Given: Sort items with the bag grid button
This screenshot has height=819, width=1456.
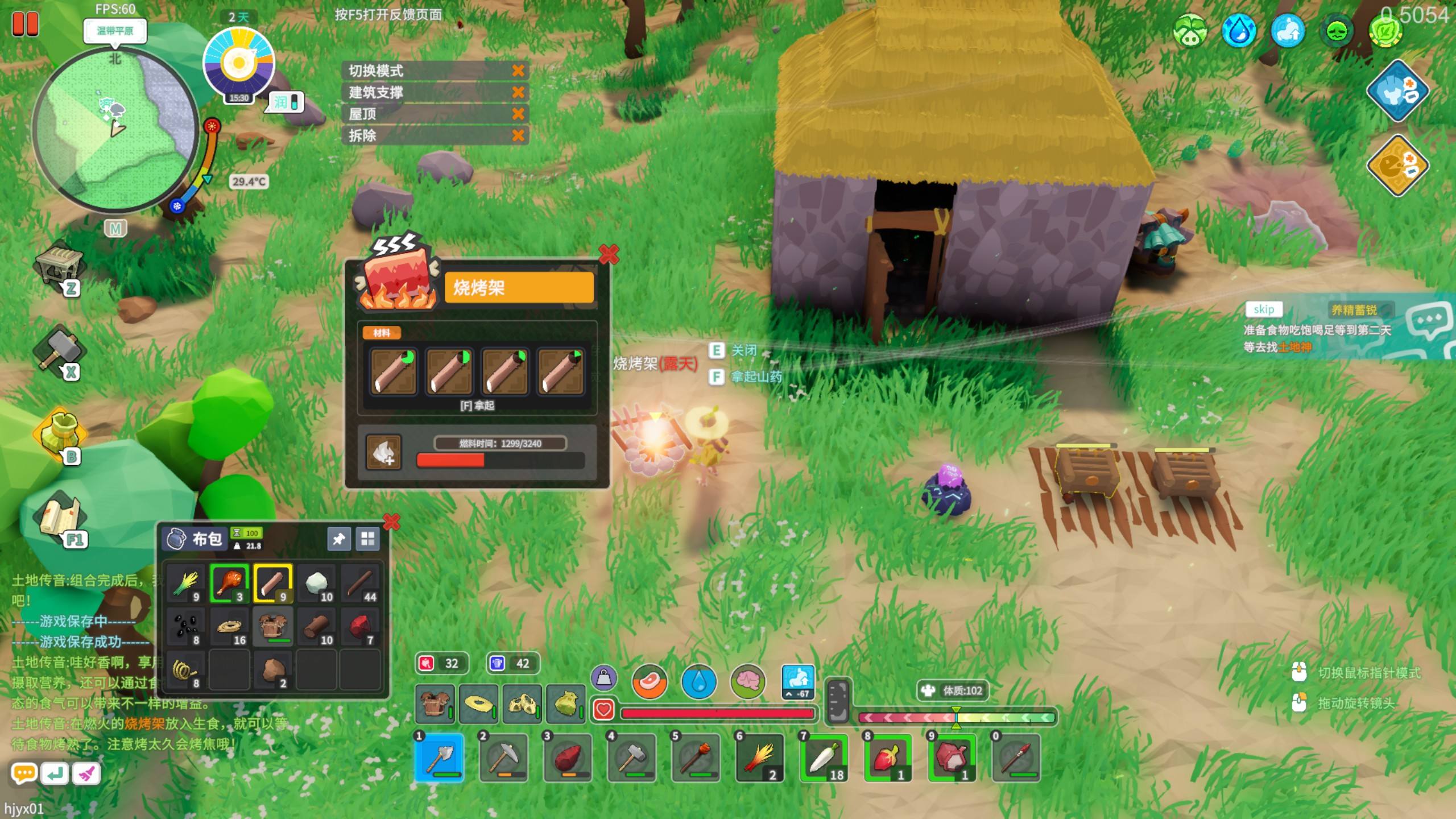Looking at the screenshot, I should [367, 539].
